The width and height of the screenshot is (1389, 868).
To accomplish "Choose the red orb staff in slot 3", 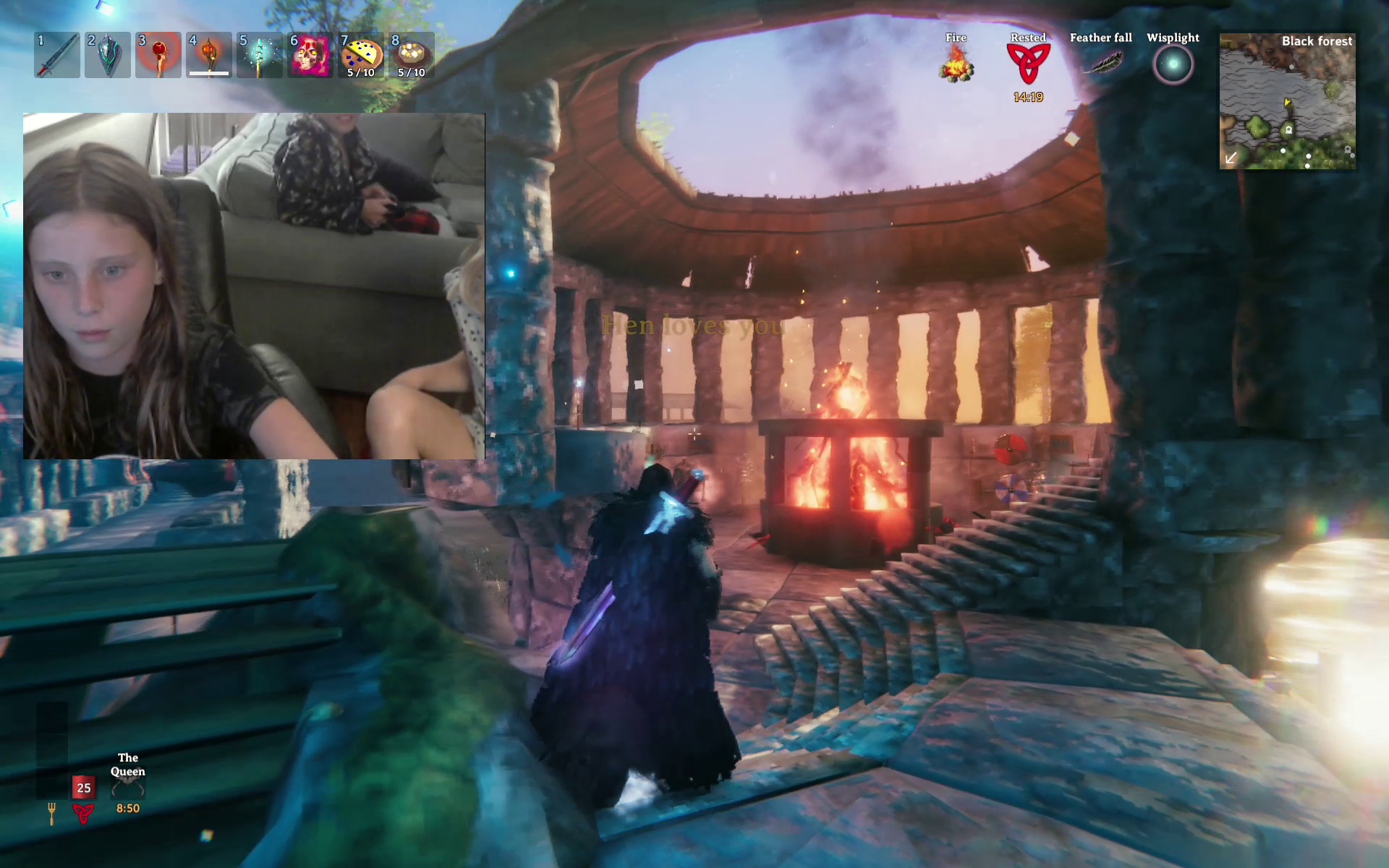I will coord(158,55).
